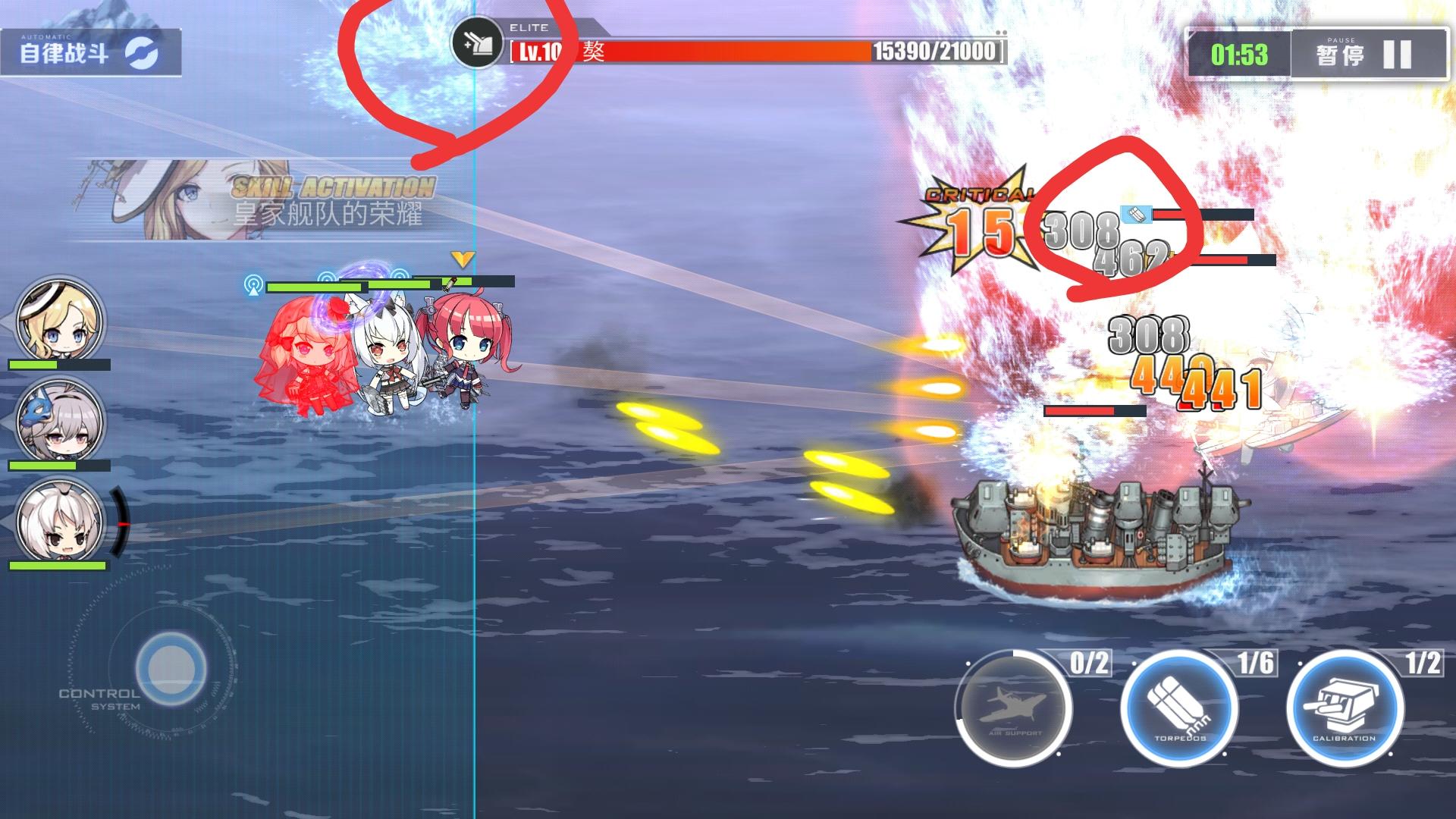The width and height of the screenshot is (1456, 819).
Task: Click the ELITE label above boss name
Action: point(529,27)
